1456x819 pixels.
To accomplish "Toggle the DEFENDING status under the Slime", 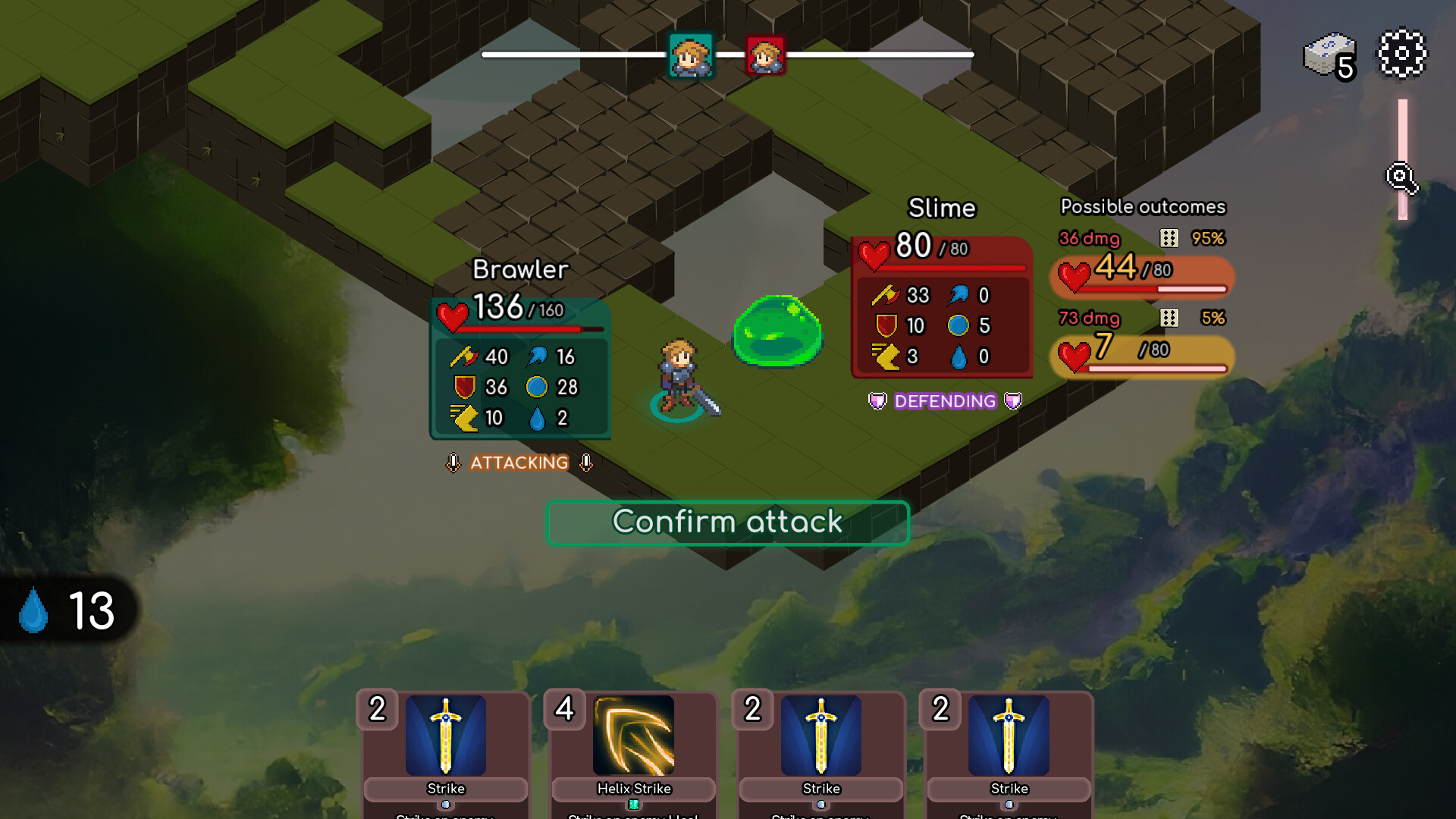I will point(944,401).
